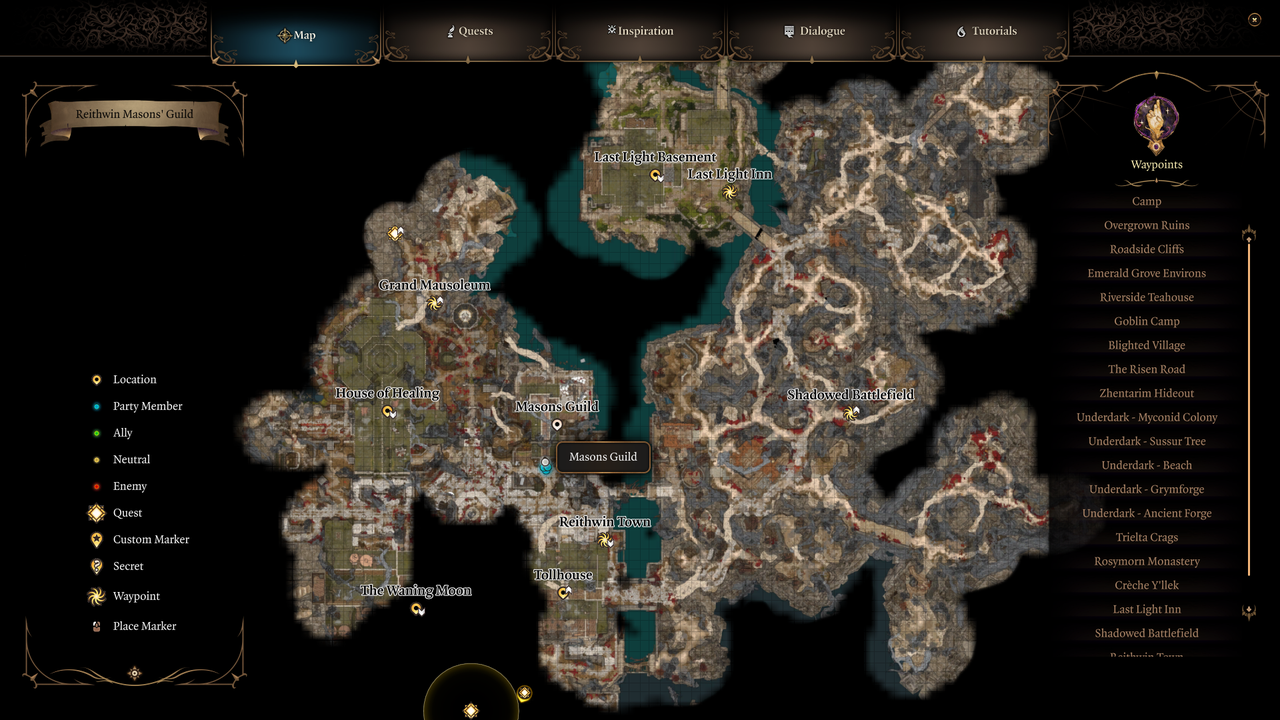This screenshot has height=720, width=1280.
Task: Switch to the Quests tab
Action: (x=468, y=31)
